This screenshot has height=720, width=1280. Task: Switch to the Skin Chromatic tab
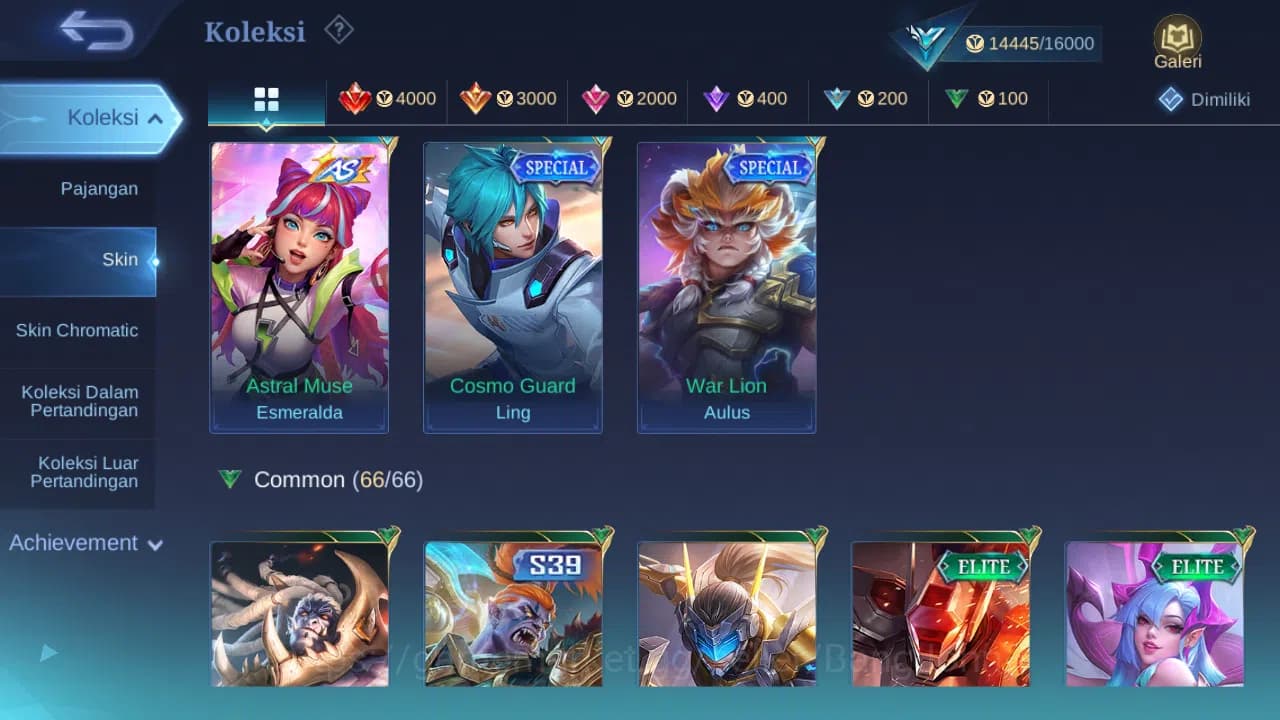click(x=78, y=330)
